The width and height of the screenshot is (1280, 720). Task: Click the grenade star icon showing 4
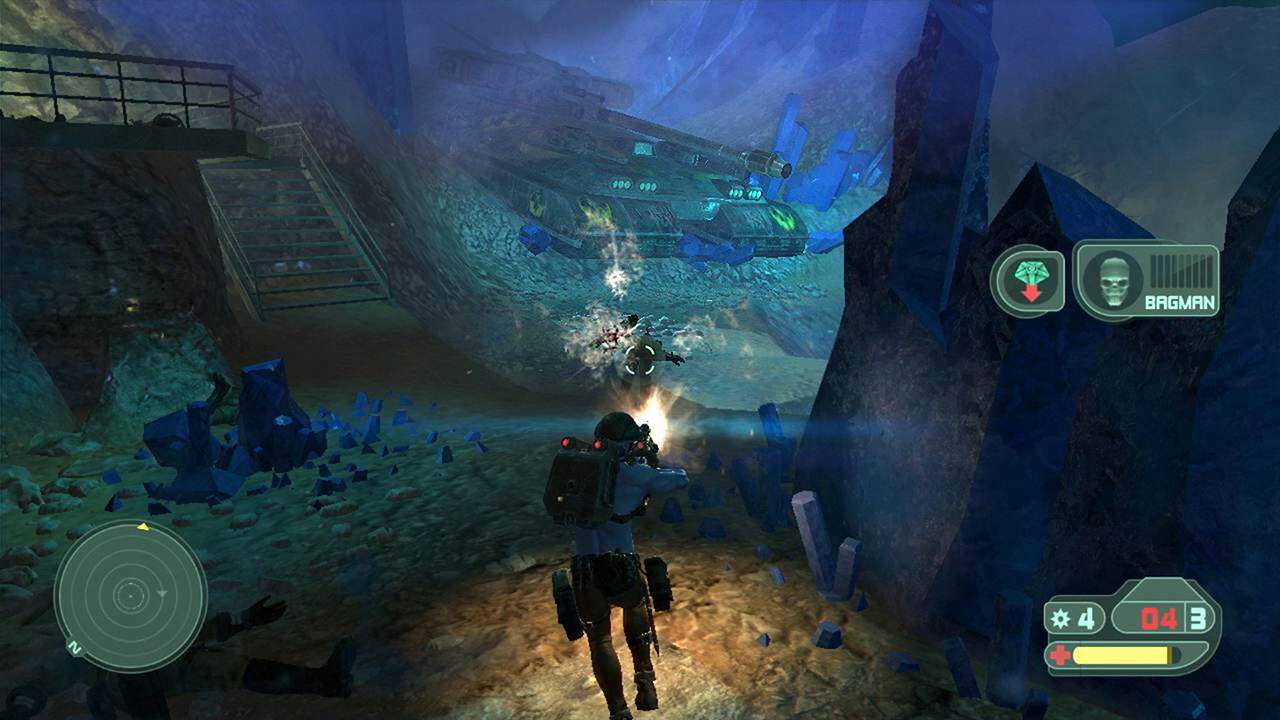point(1062,618)
